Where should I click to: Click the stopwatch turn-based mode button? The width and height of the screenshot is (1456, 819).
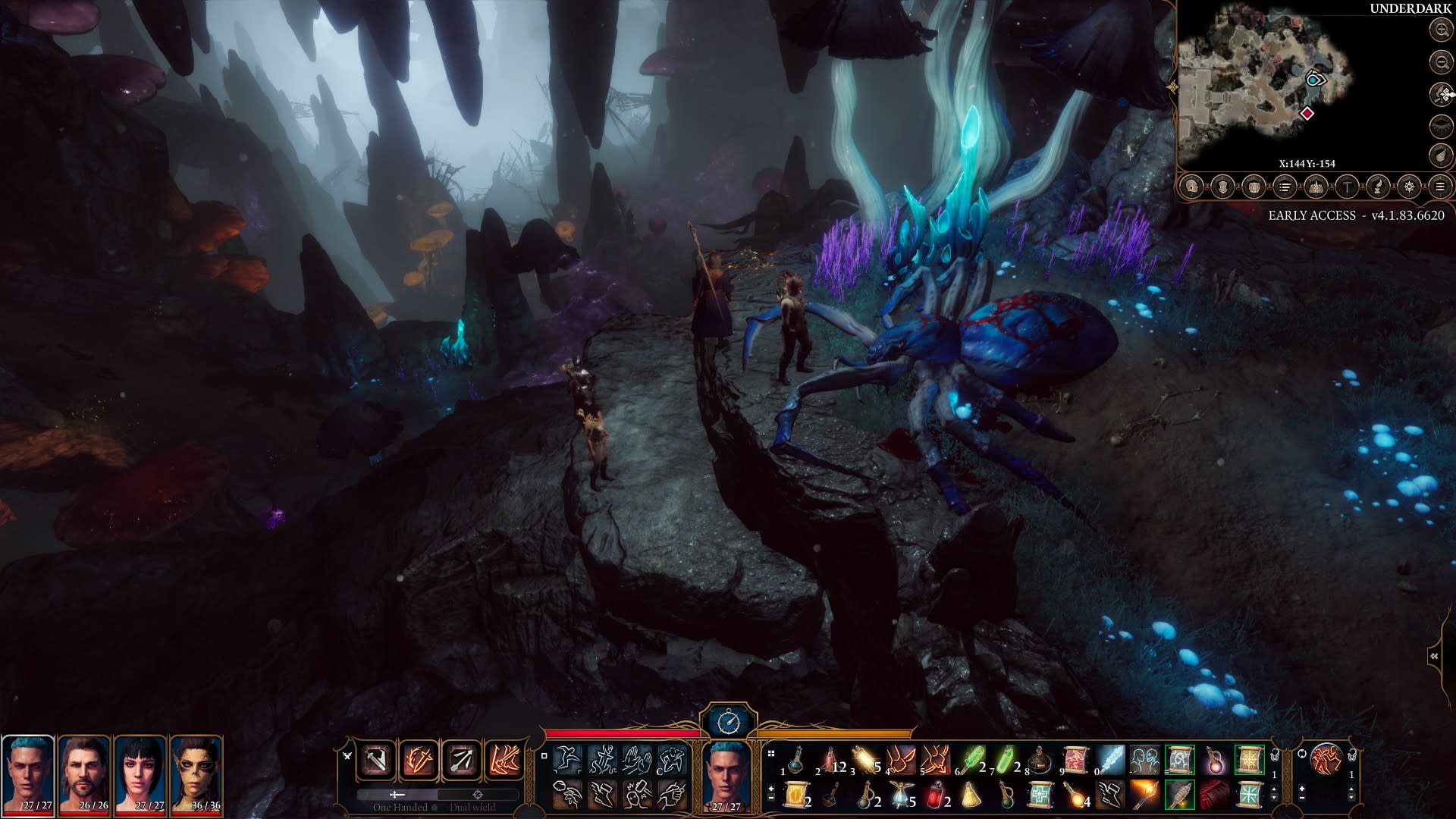pos(727,720)
